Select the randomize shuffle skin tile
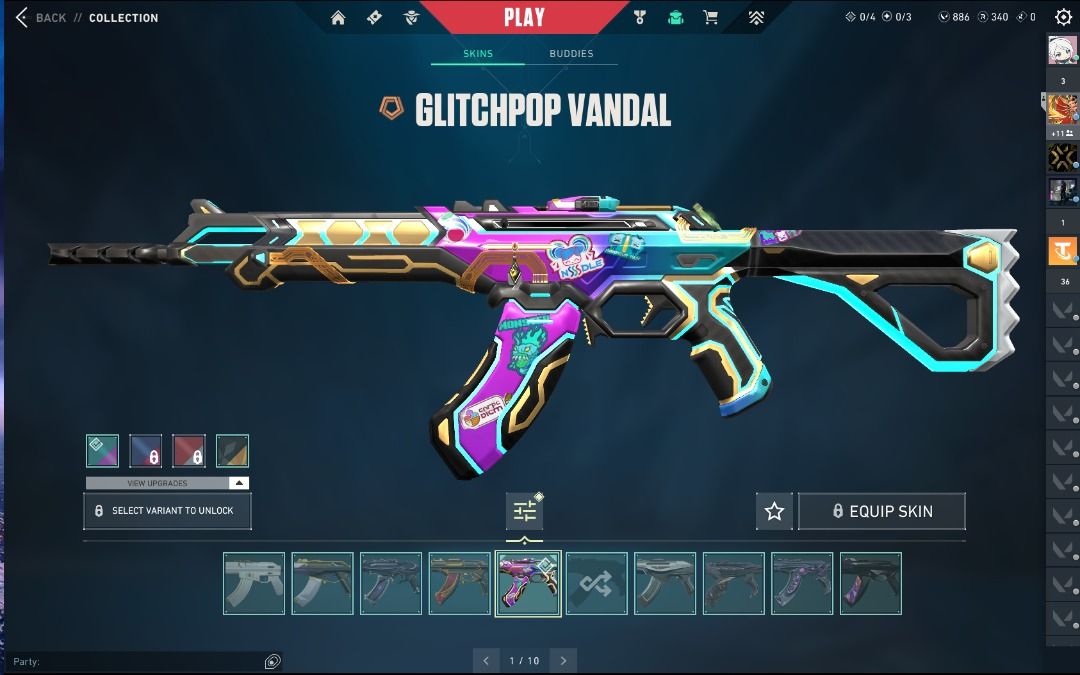1080x675 pixels. [596, 583]
